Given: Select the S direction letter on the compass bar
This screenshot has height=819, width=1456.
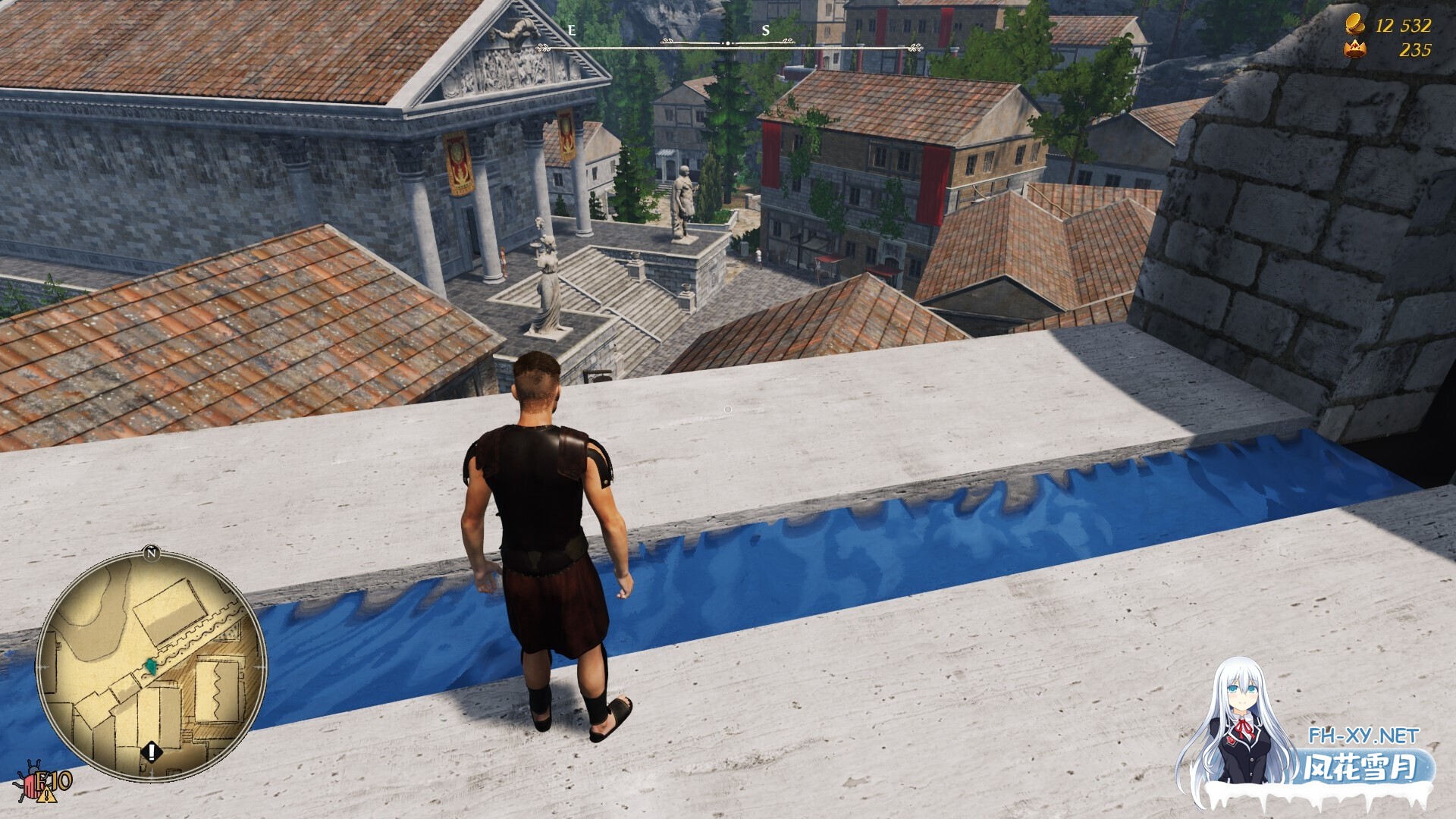Looking at the screenshot, I should point(765,30).
